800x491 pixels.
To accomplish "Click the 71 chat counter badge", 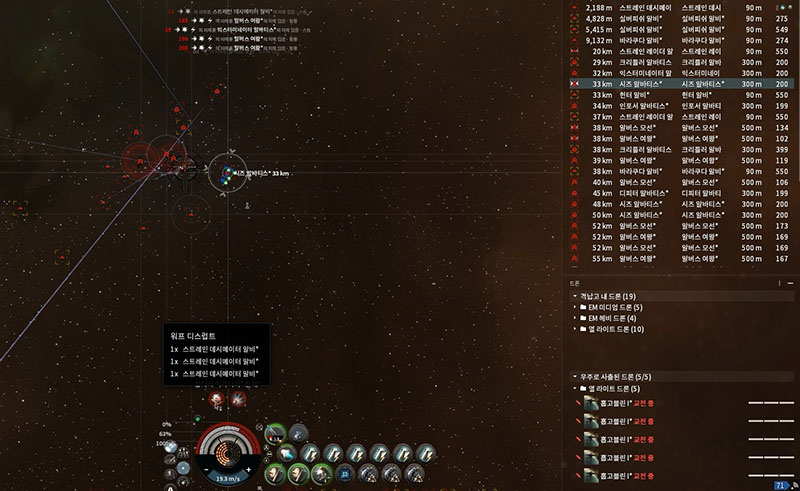I will (781, 485).
